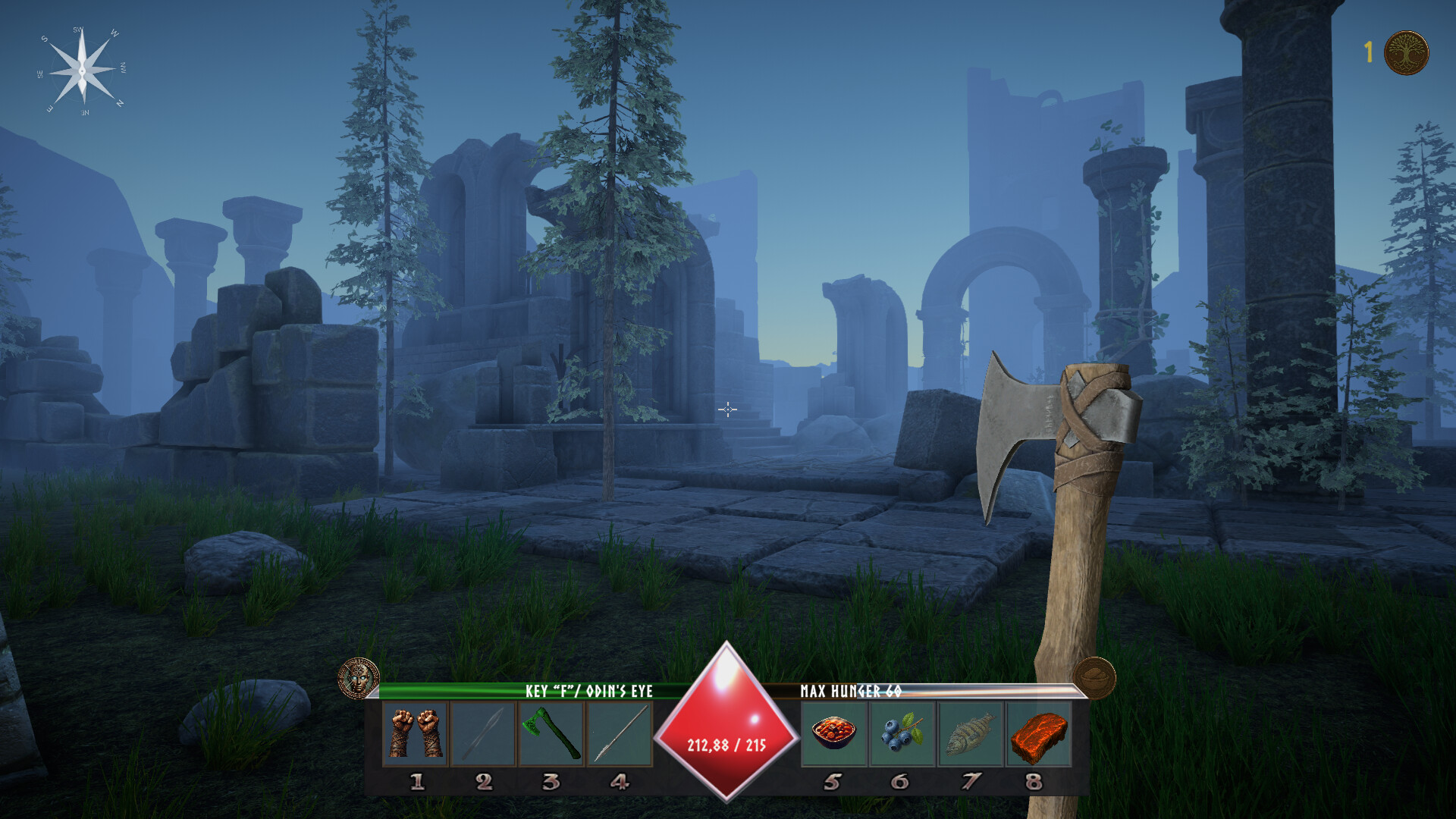
Task: Click the compass rose in the top-left corner
Action: tap(81, 72)
